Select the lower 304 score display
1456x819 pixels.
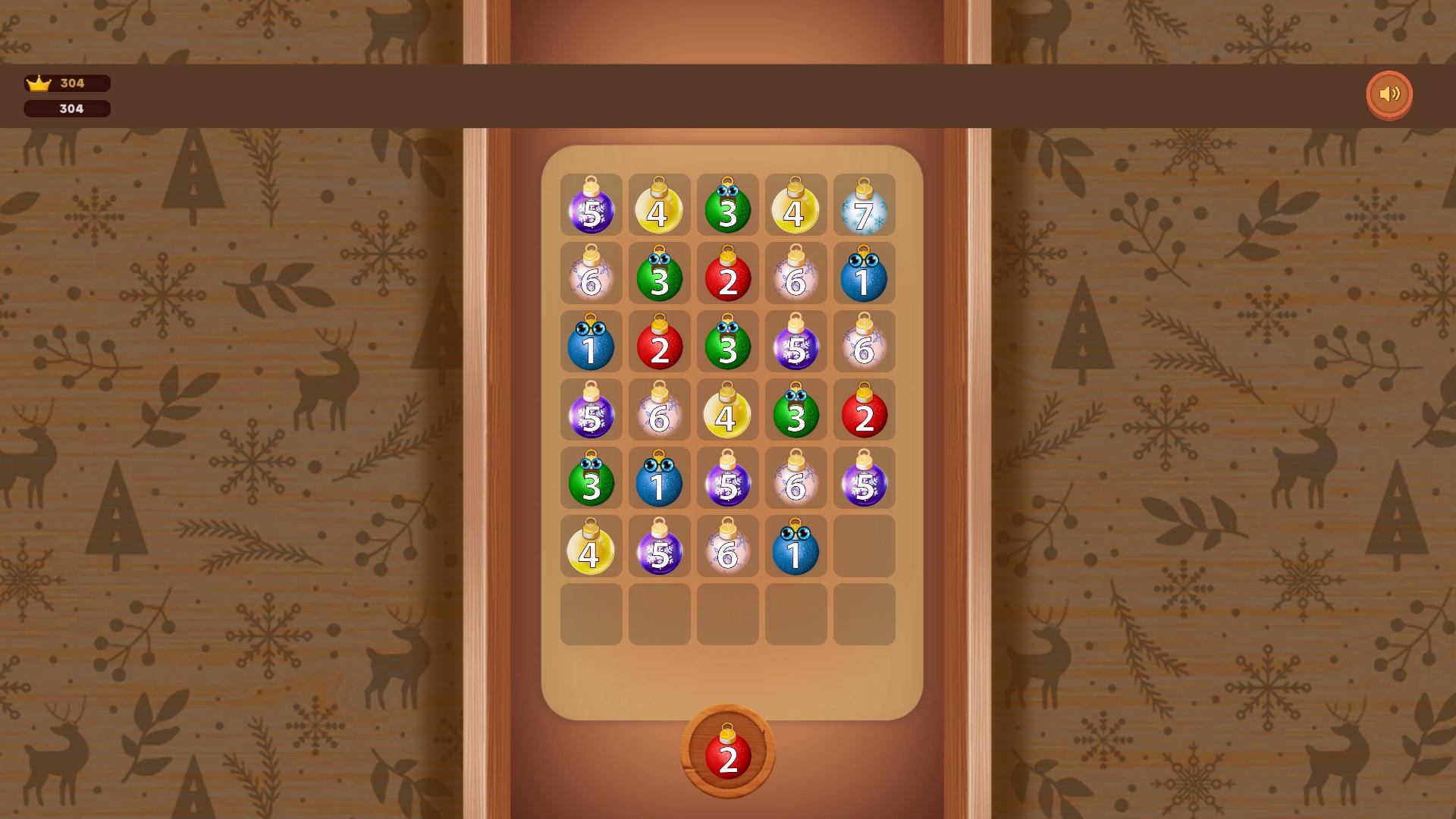(67, 108)
